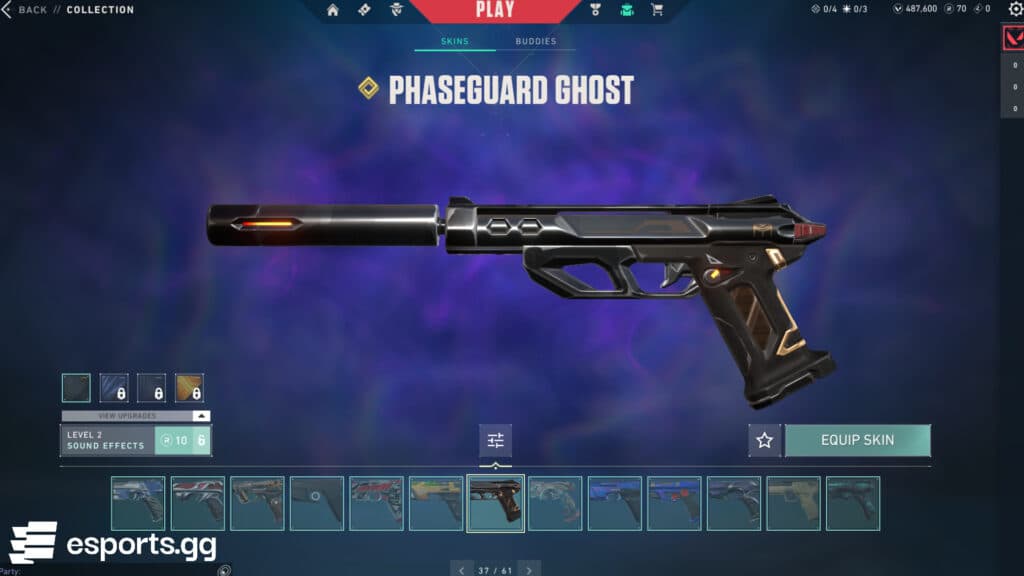1024x576 pixels.
Task: Go back to the Collection screen
Action: (26, 10)
